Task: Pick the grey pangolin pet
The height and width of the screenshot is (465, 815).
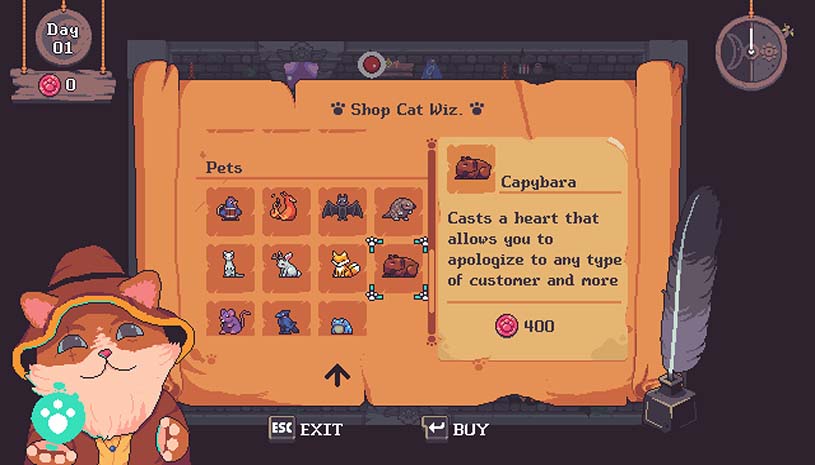Action: point(399,209)
